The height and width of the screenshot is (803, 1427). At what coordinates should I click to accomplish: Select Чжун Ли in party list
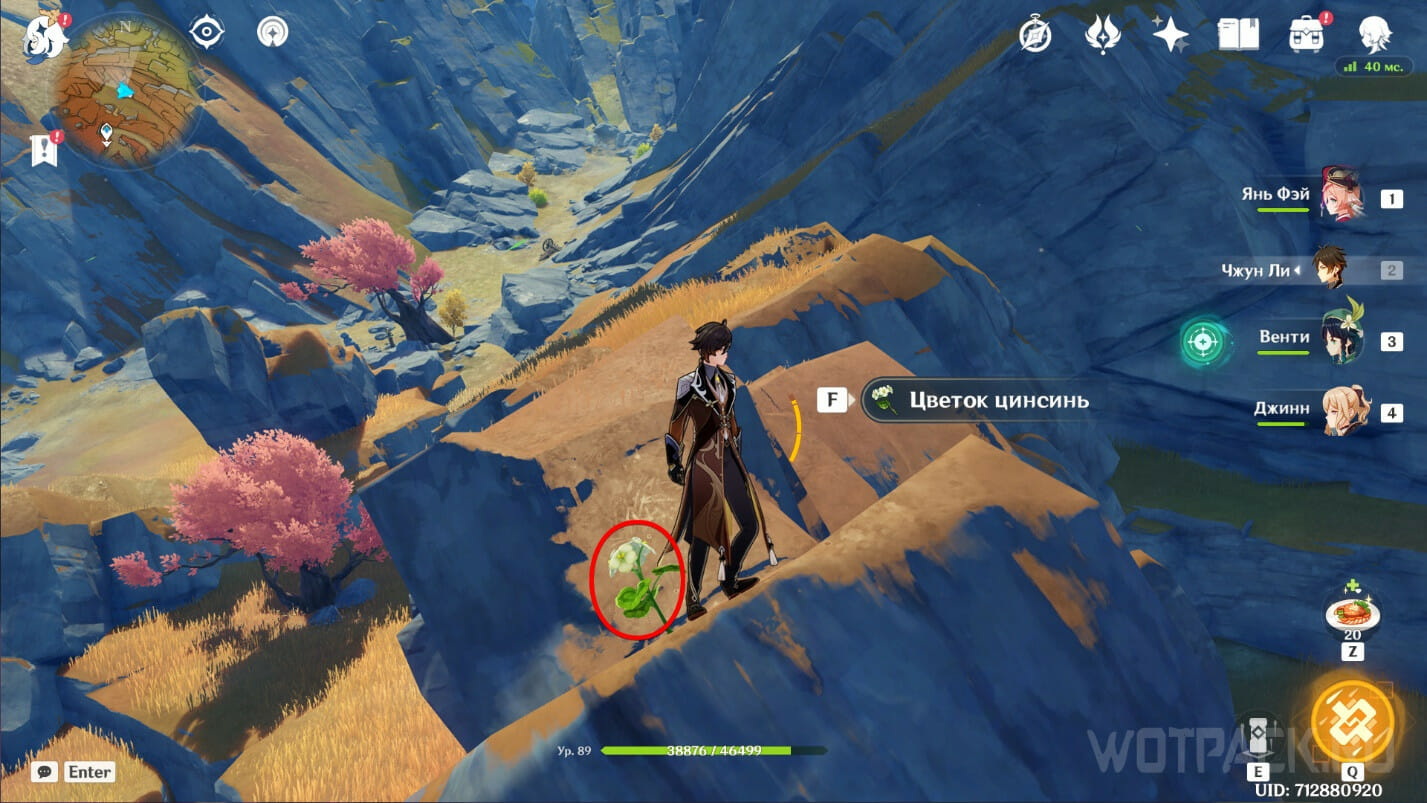pos(1328,269)
